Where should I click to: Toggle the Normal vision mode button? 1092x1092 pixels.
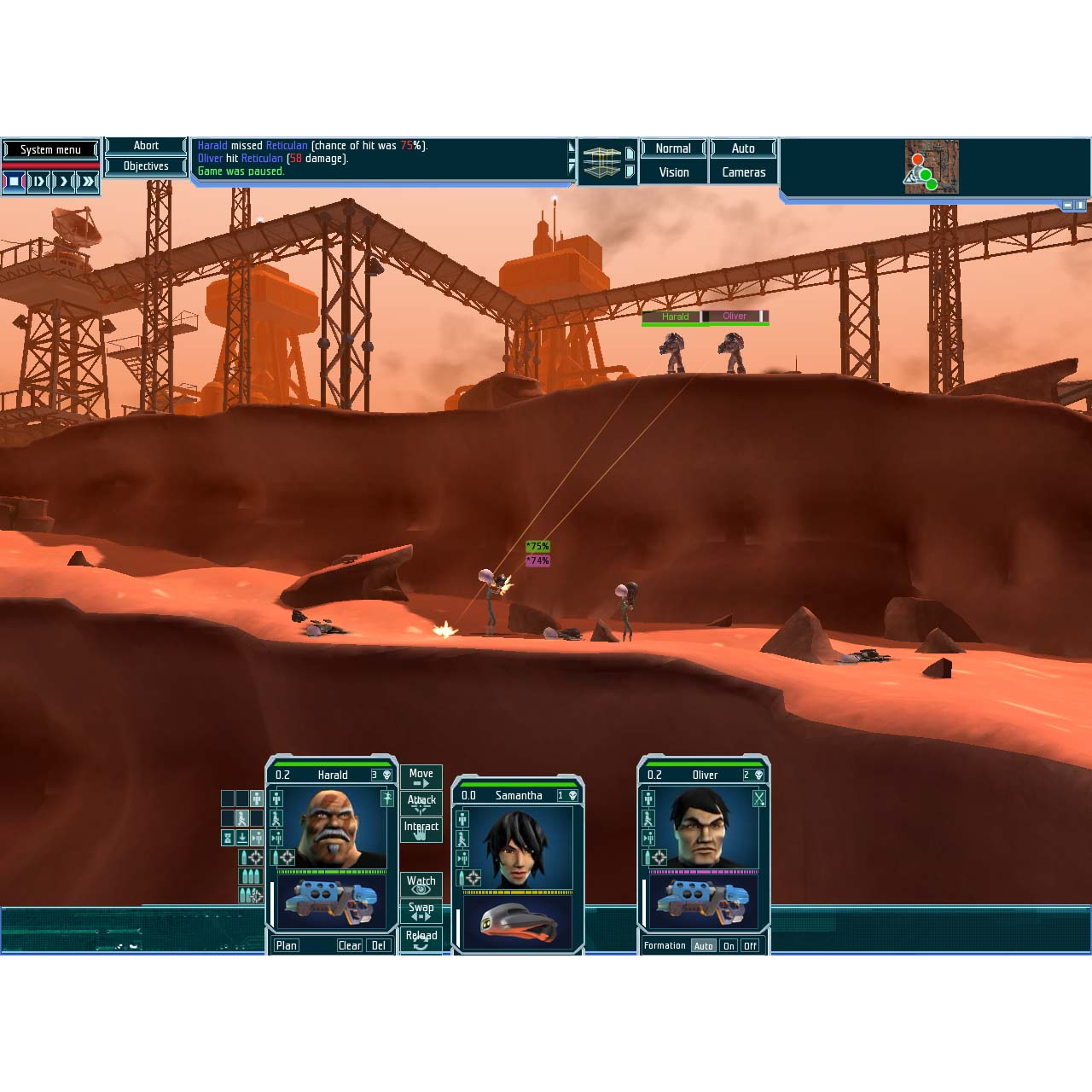pos(673,148)
